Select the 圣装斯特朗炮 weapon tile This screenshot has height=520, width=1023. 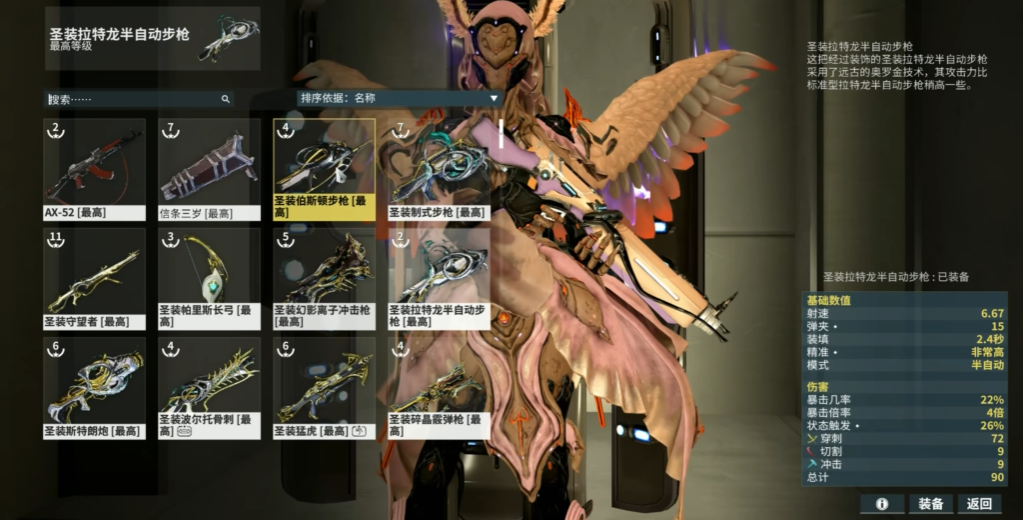[94, 386]
